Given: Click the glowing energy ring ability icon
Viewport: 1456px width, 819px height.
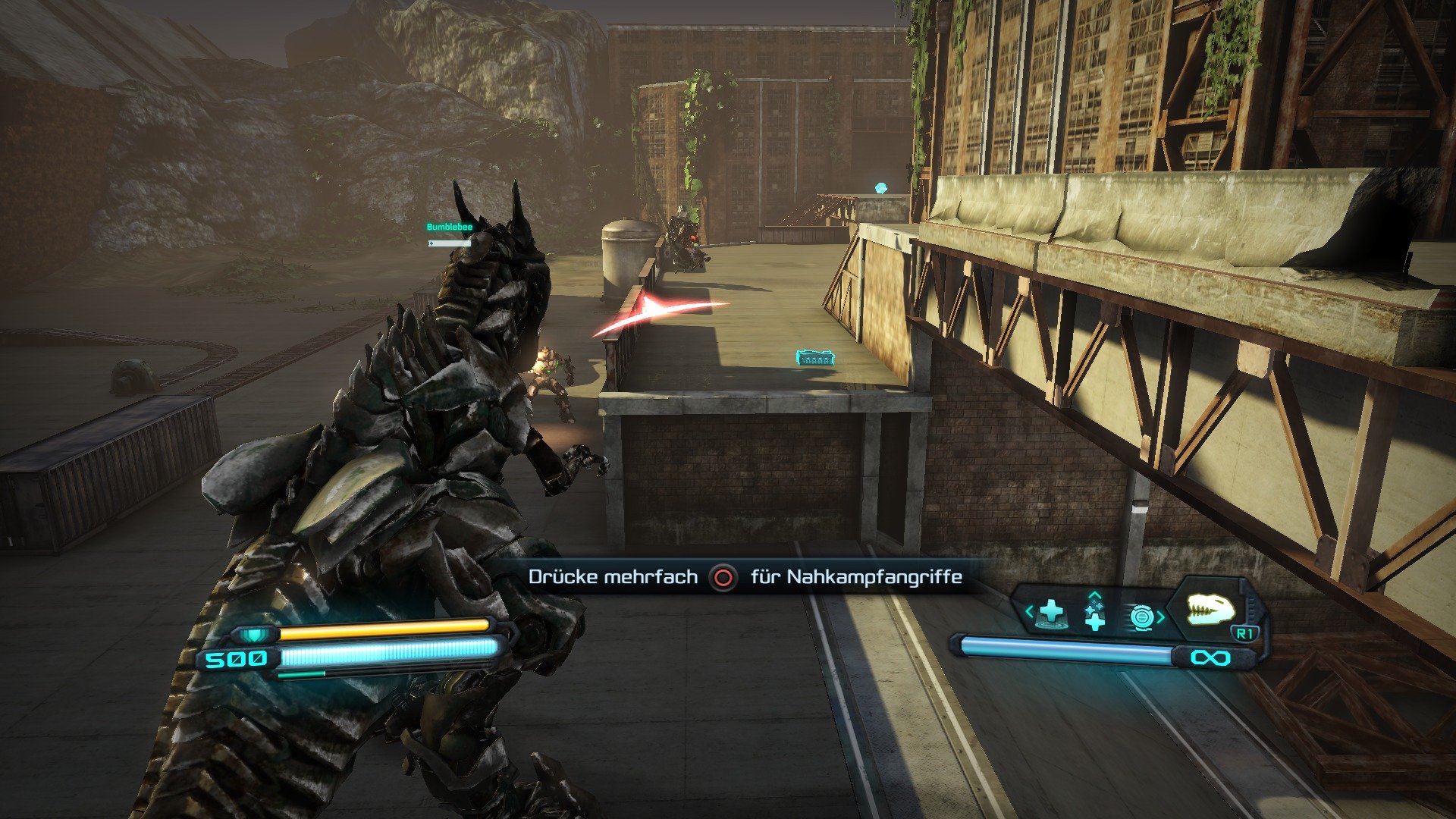Looking at the screenshot, I should point(1143,615).
